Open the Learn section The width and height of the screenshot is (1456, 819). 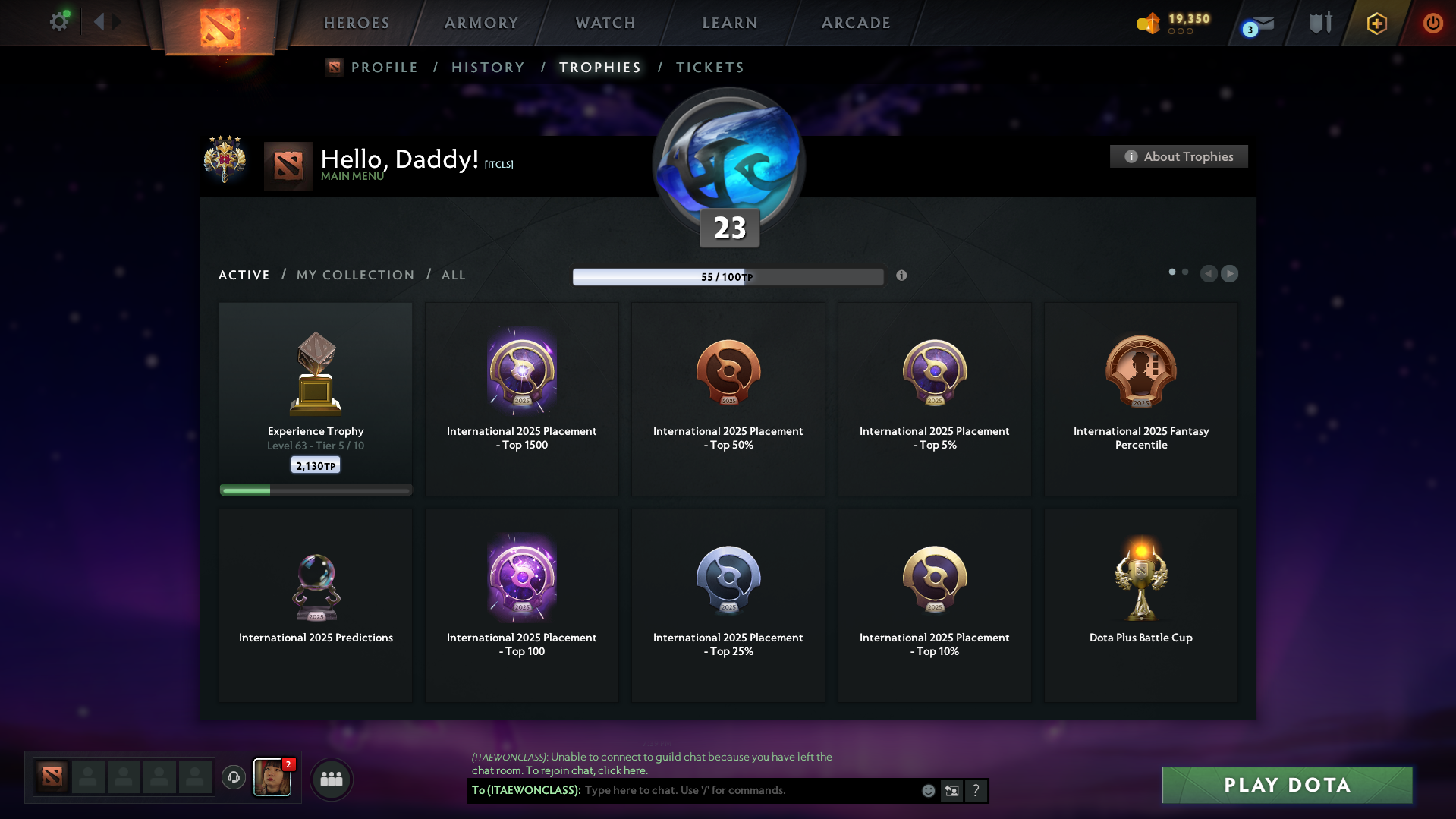click(x=730, y=23)
